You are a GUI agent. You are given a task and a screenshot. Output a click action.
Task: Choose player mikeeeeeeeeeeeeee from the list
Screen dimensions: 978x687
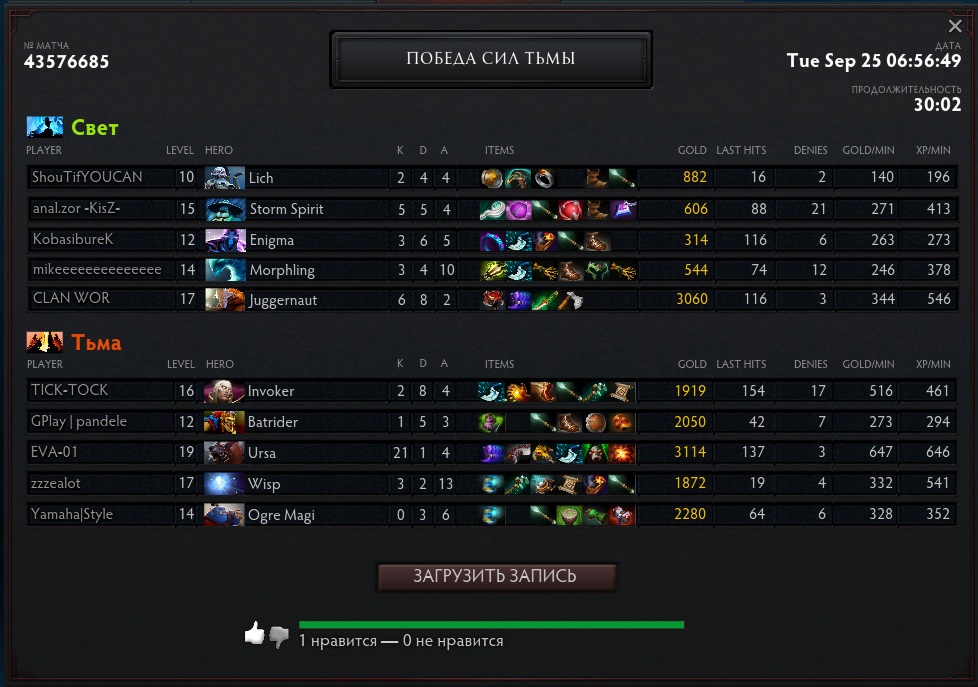(97, 270)
